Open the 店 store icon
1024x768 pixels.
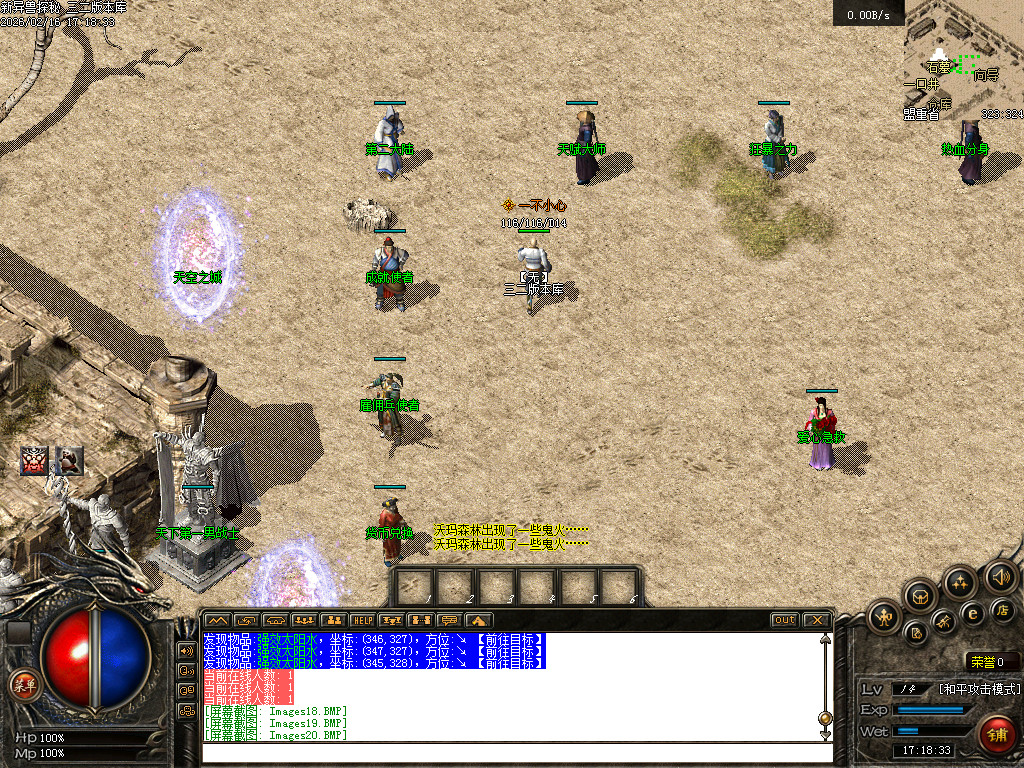pos(1002,608)
